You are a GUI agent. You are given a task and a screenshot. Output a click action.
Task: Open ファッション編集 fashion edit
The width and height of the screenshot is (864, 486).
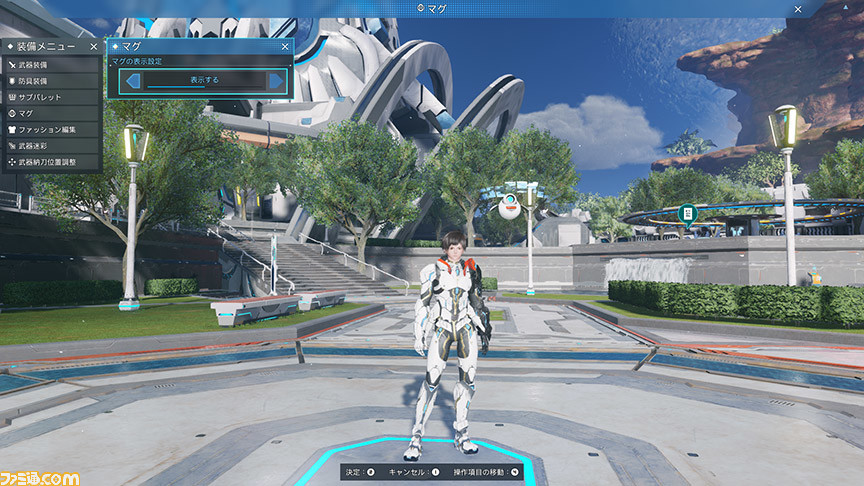50,129
